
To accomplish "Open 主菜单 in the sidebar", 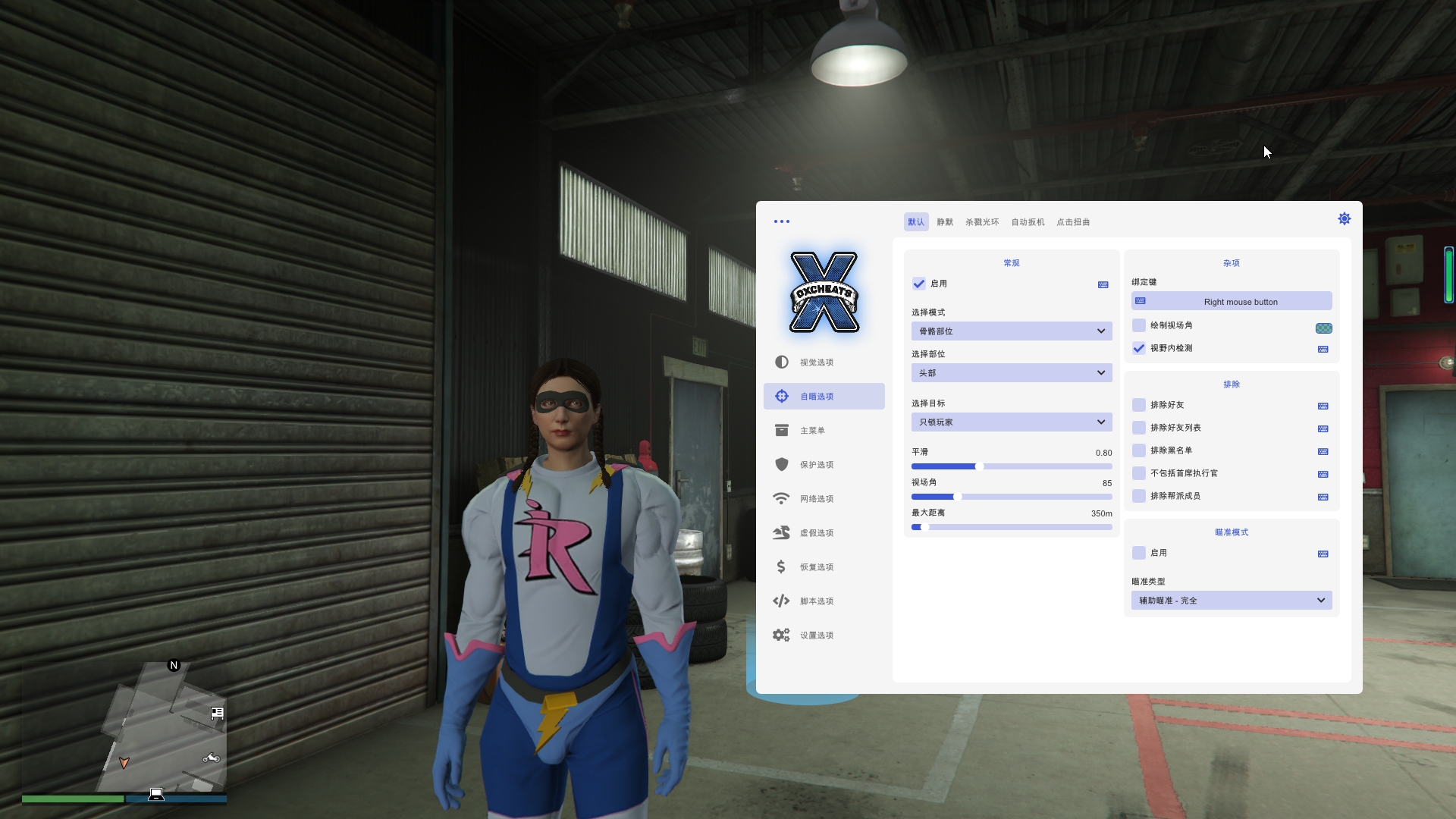I will click(812, 431).
